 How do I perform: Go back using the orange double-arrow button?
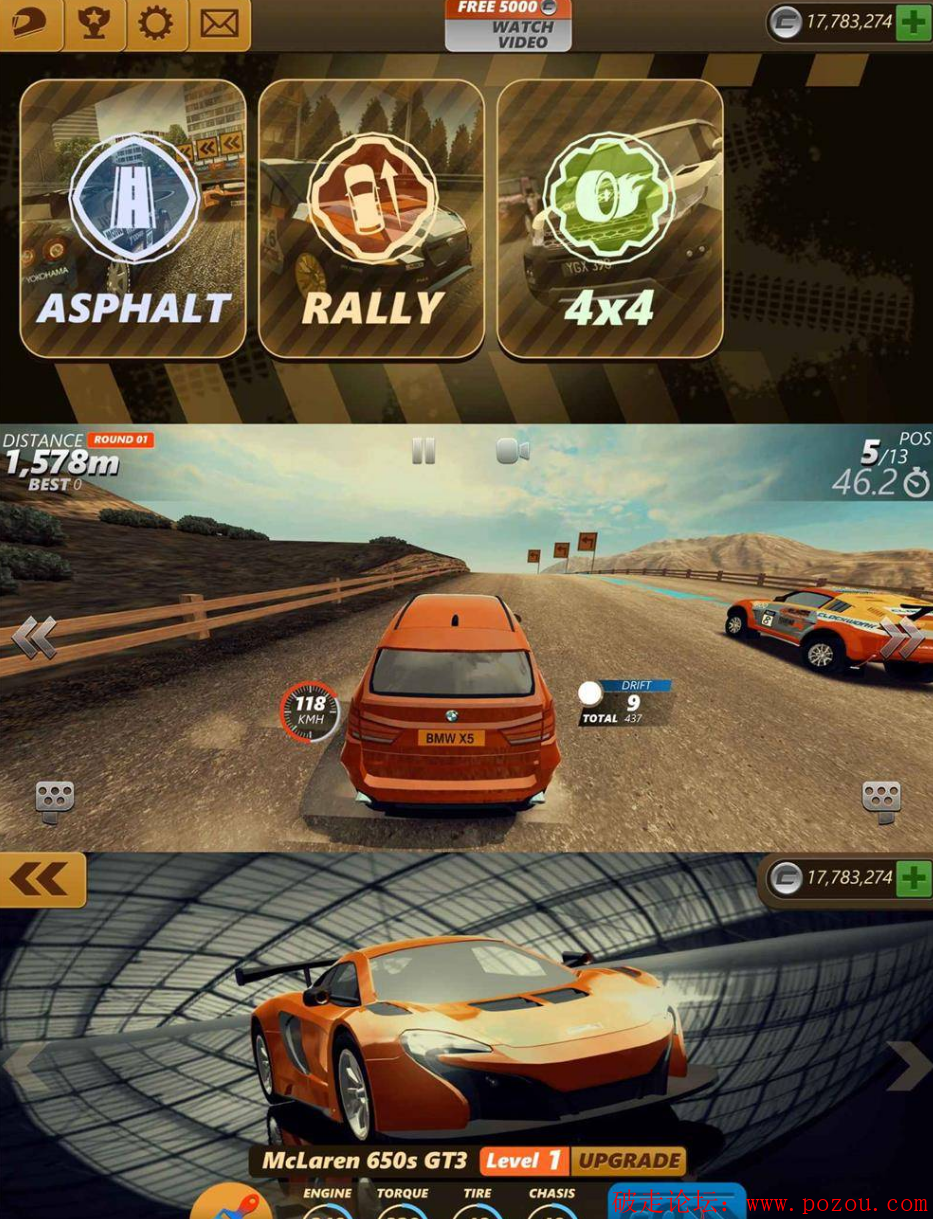pyautogui.click(x=42, y=880)
